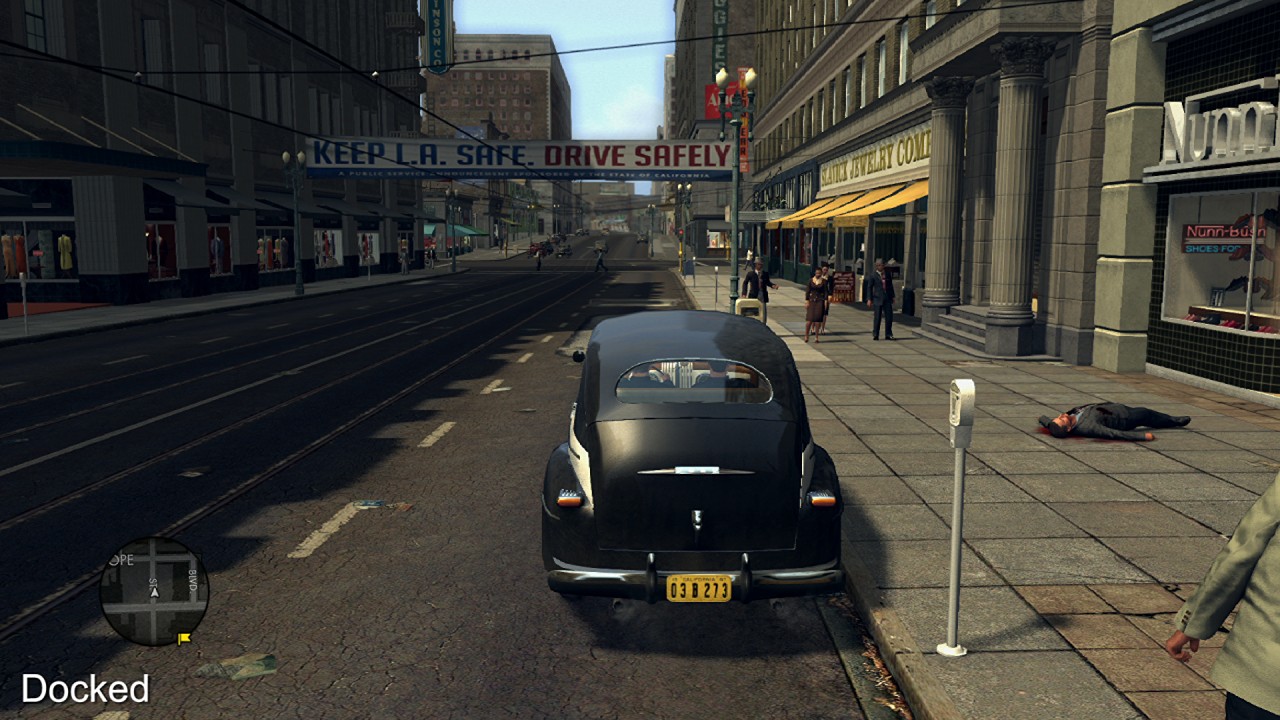Click the circular street minimap
Viewport: 1280px width, 720px height.
[154, 591]
